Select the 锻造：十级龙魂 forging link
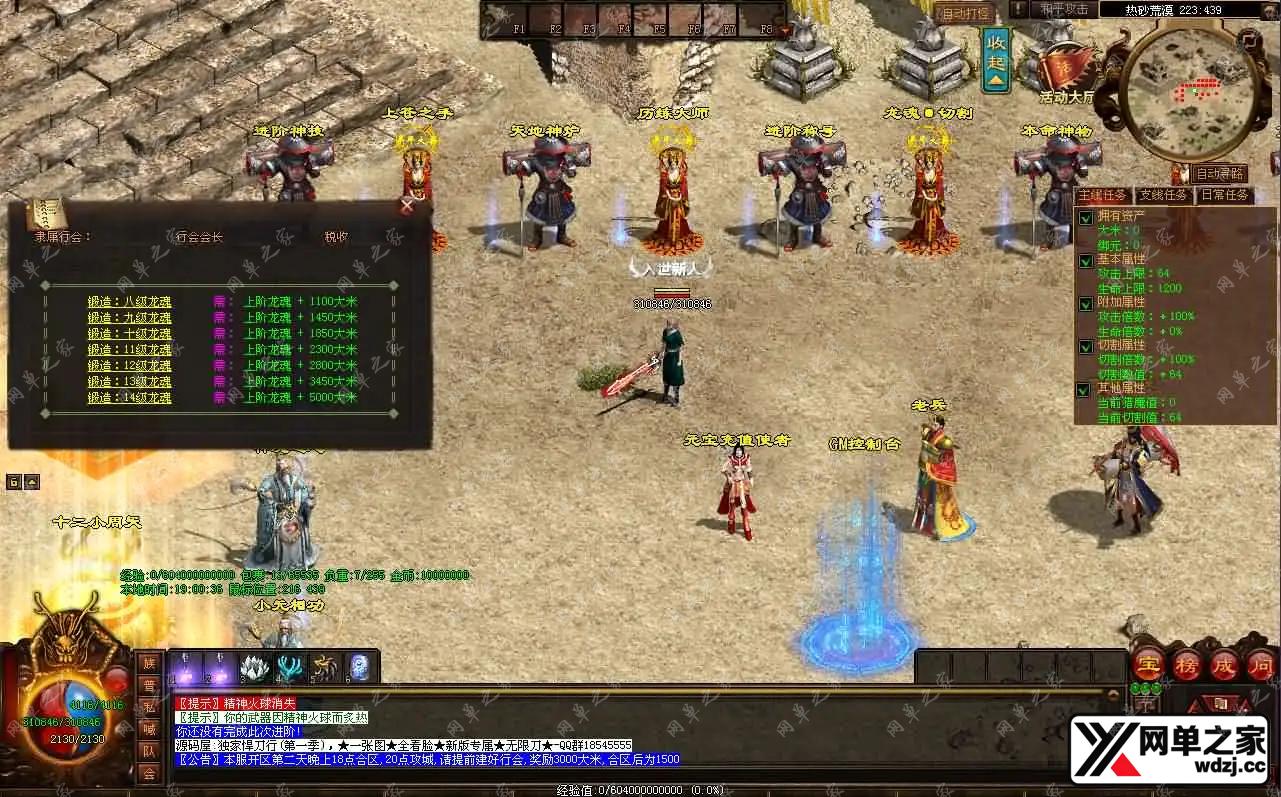This screenshot has height=797, width=1281. tap(129, 333)
